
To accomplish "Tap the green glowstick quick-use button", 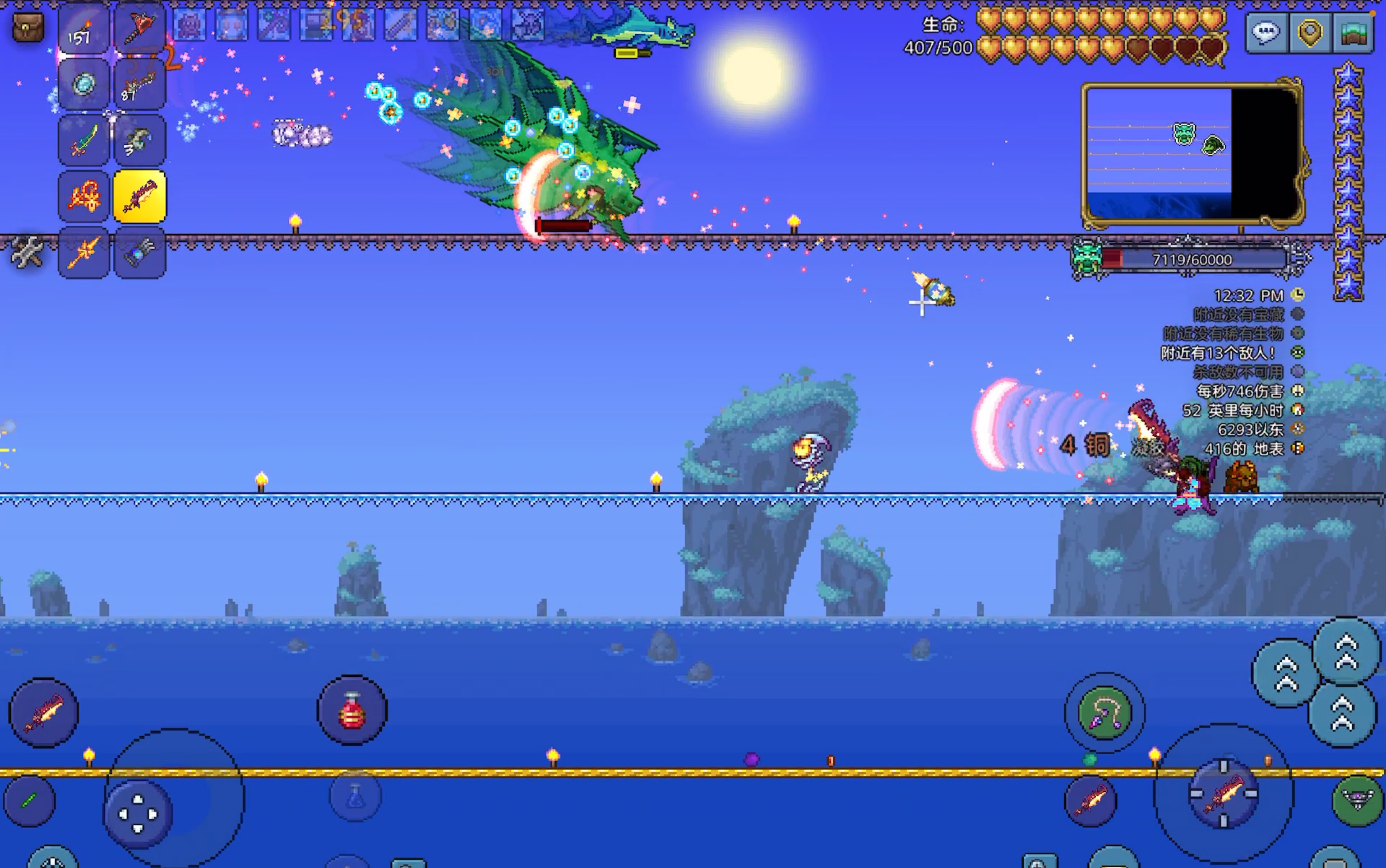I will (30, 800).
